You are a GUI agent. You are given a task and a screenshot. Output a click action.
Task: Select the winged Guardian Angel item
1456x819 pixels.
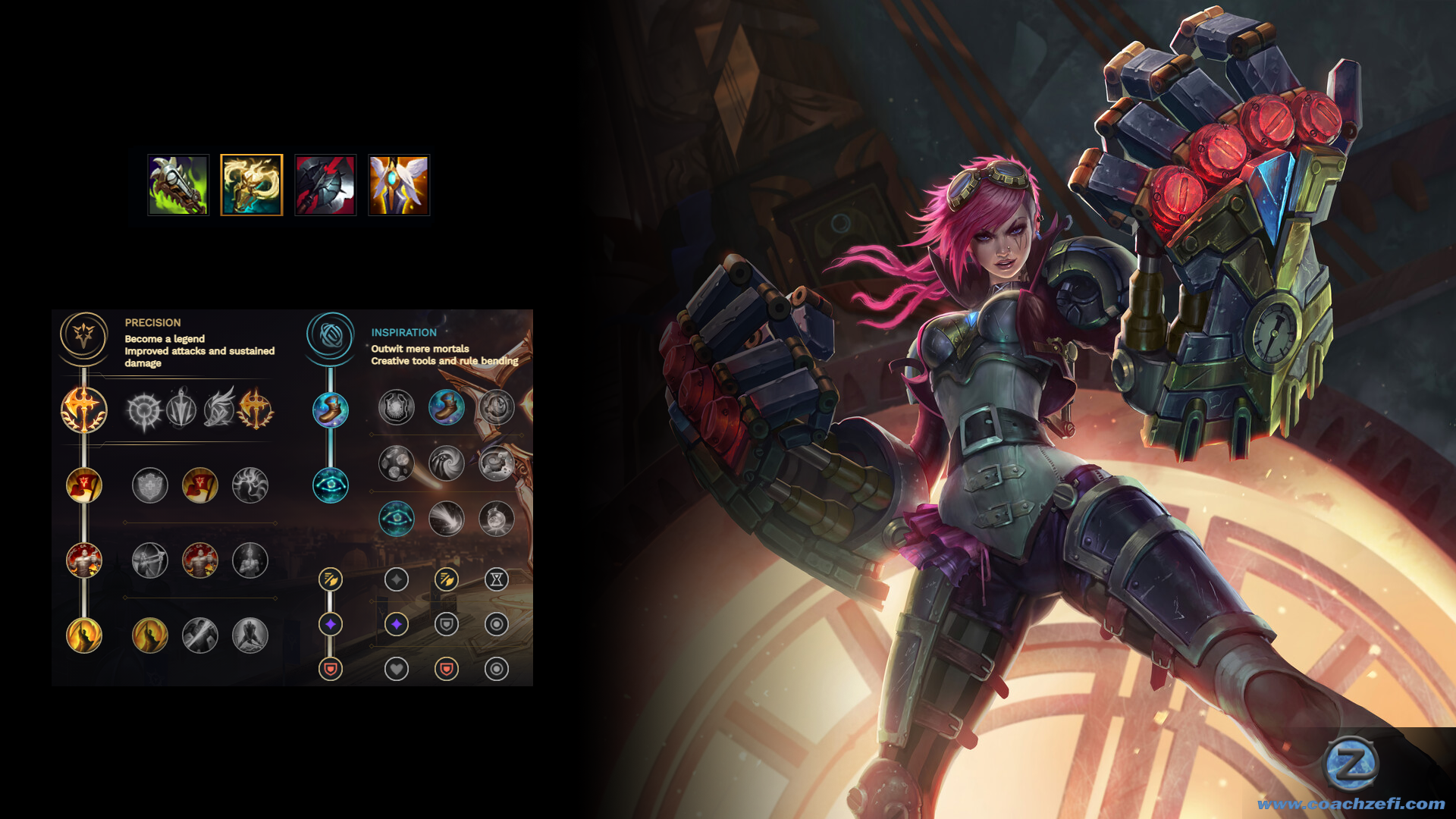[399, 185]
